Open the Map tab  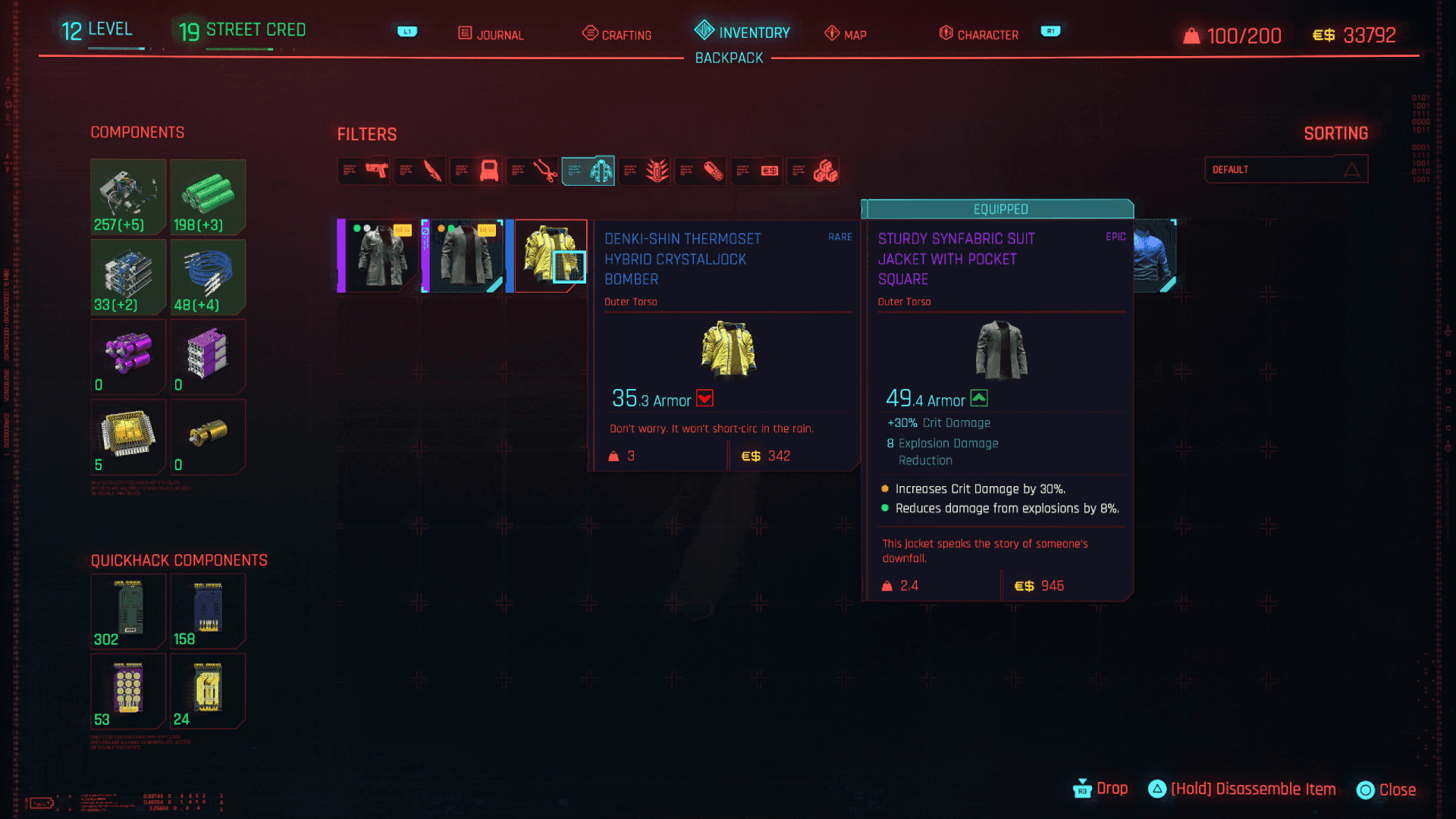tap(846, 34)
